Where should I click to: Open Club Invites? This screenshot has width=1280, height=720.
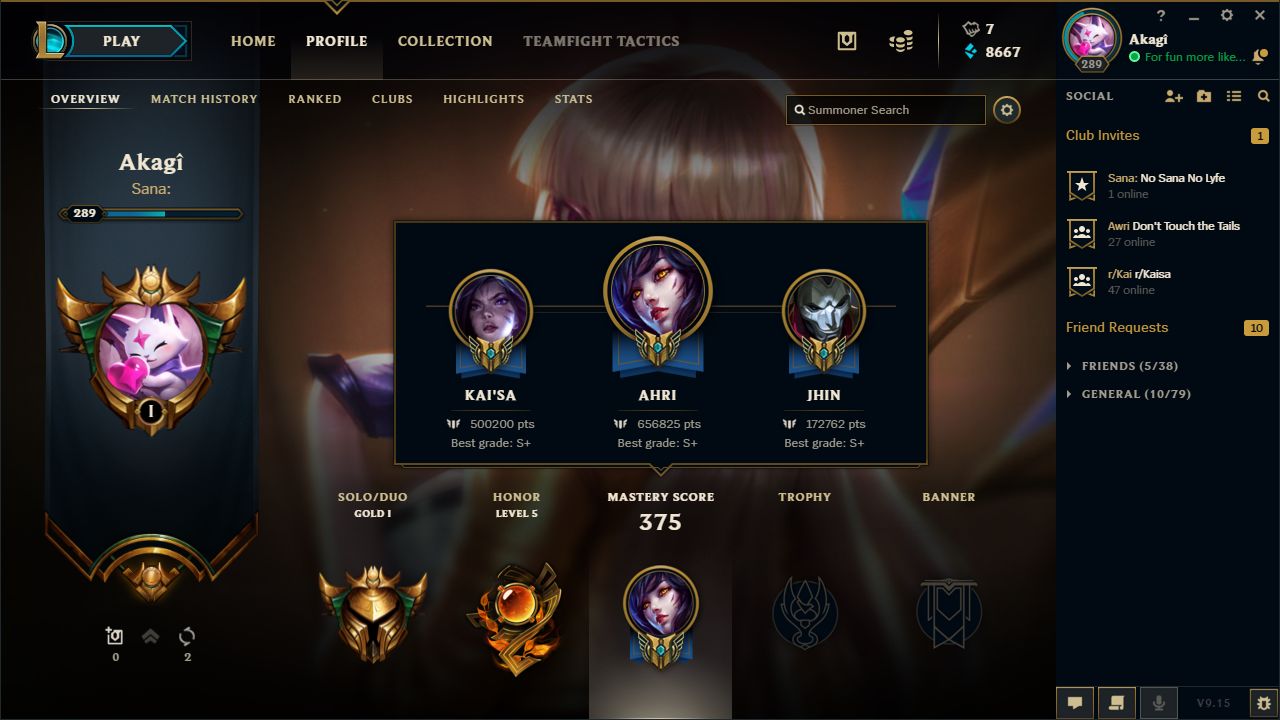click(x=1102, y=135)
